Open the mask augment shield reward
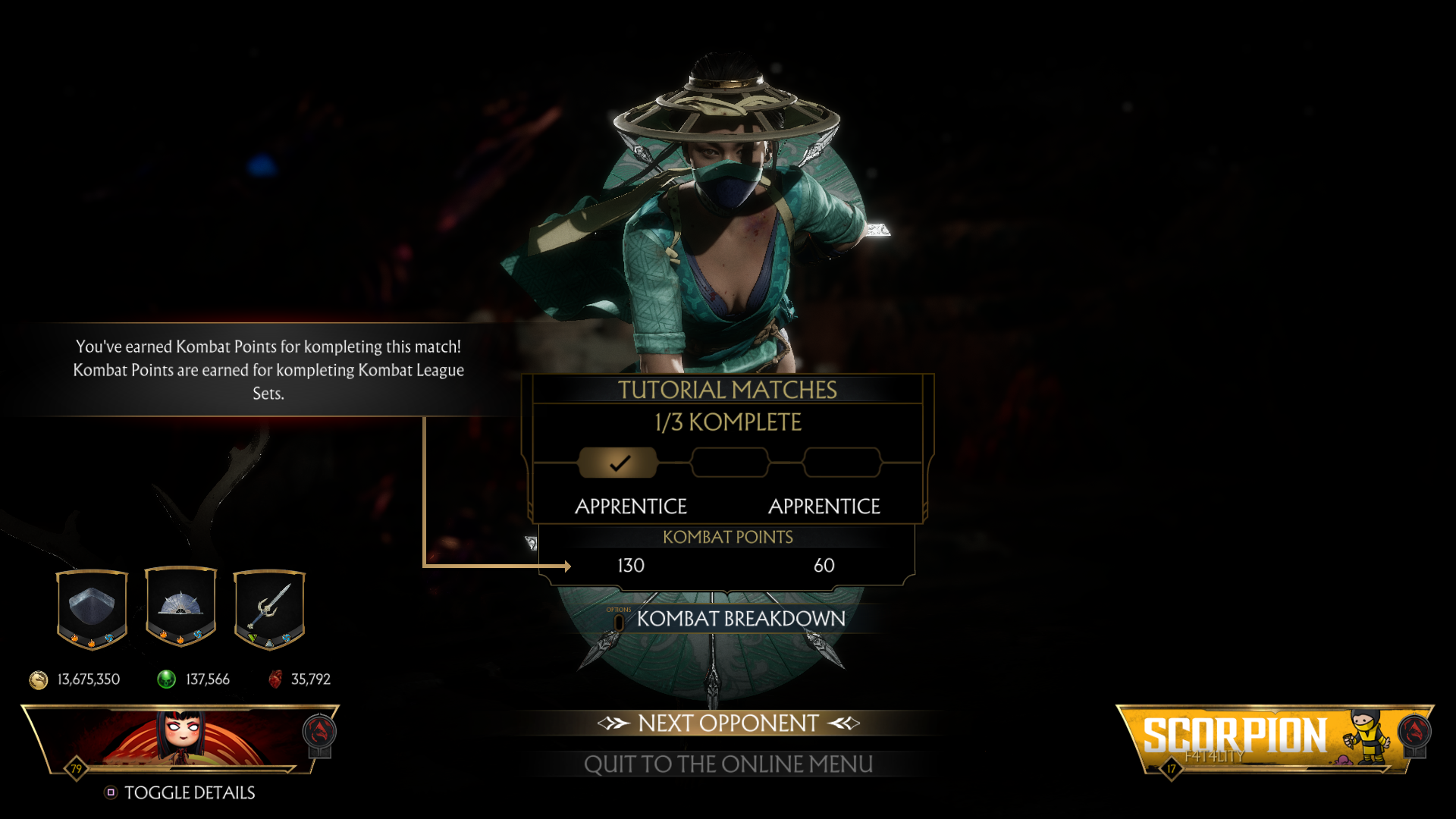This screenshot has width=1456, height=819. (x=92, y=607)
